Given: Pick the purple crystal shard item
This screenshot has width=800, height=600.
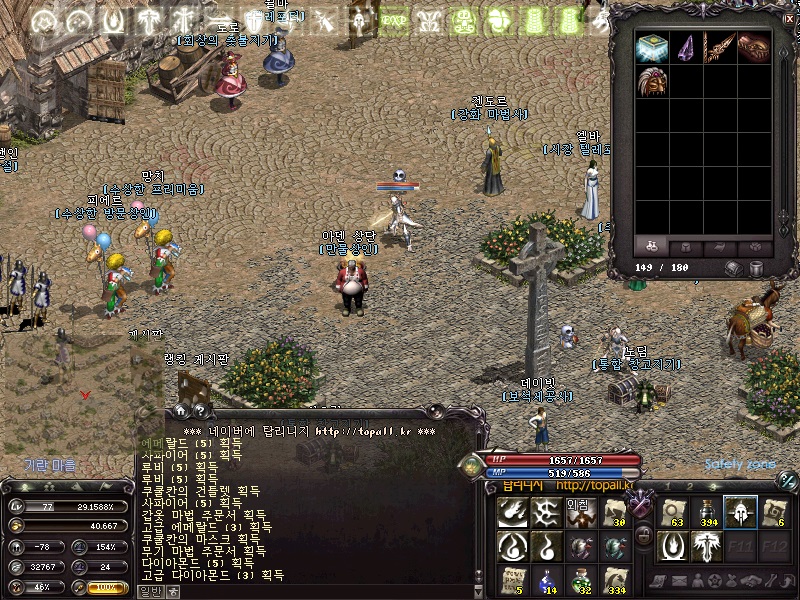Looking at the screenshot, I should coord(685,48).
